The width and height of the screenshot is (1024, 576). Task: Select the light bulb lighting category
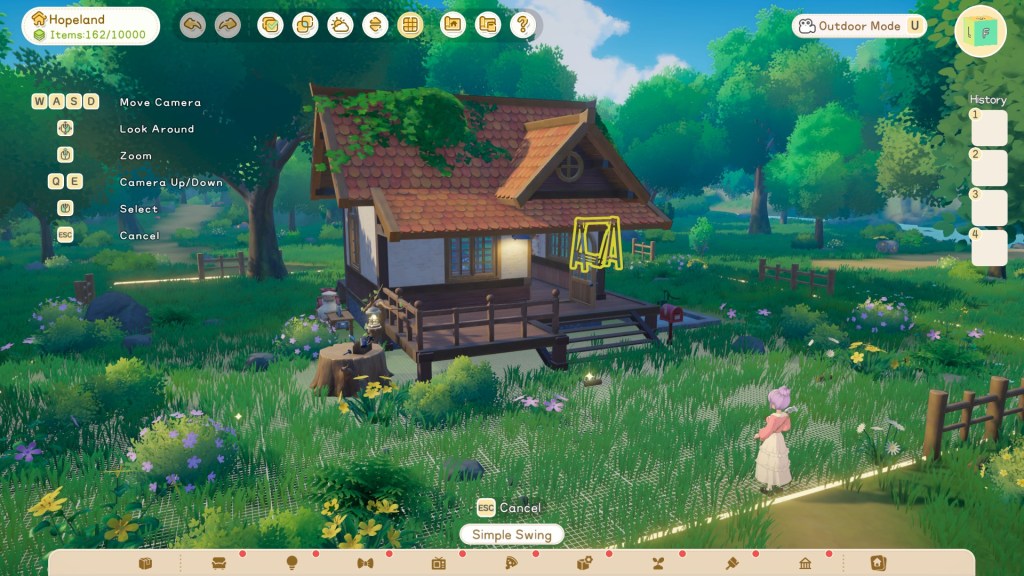pyautogui.click(x=292, y=564)
